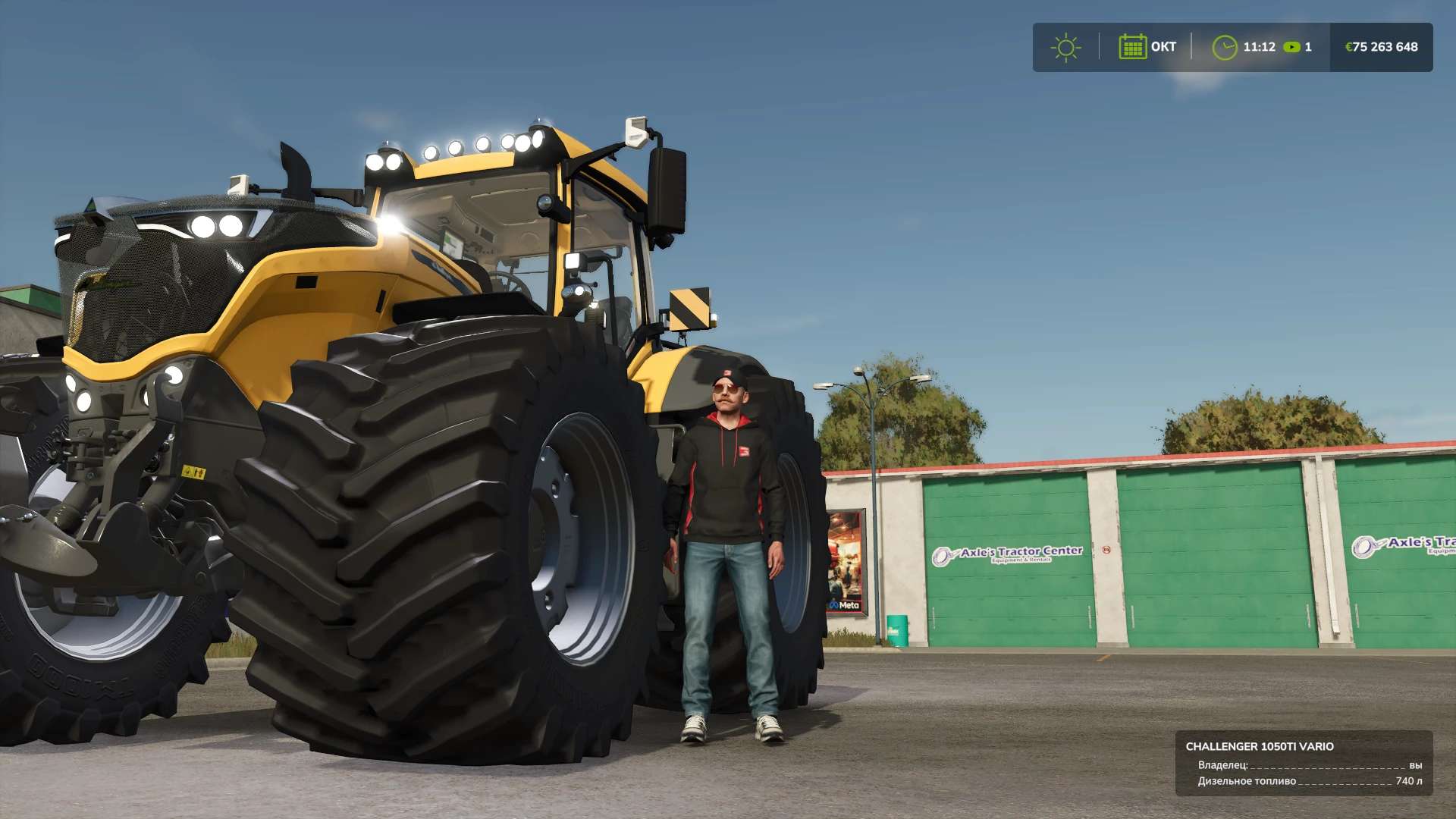Toggle the green time-speed arrow icon

click(1291, 47)
